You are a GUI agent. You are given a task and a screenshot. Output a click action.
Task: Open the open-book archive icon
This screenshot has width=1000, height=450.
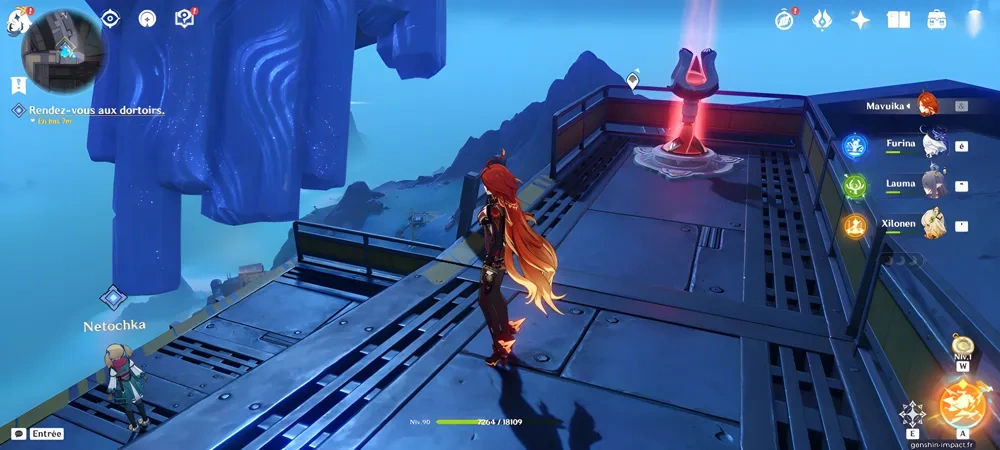(898, 19)
